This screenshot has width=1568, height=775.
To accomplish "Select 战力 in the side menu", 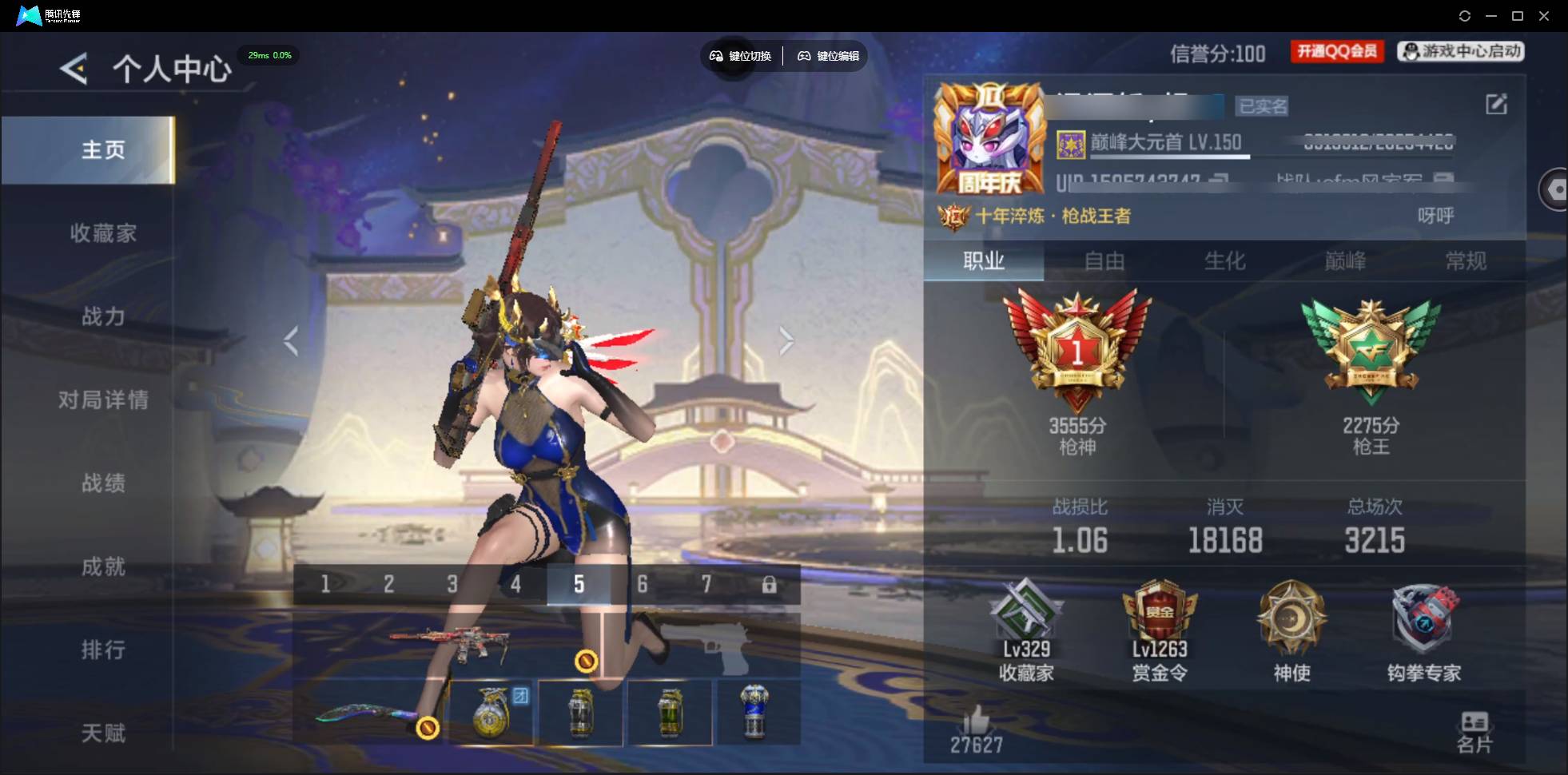I will (103, 316).
